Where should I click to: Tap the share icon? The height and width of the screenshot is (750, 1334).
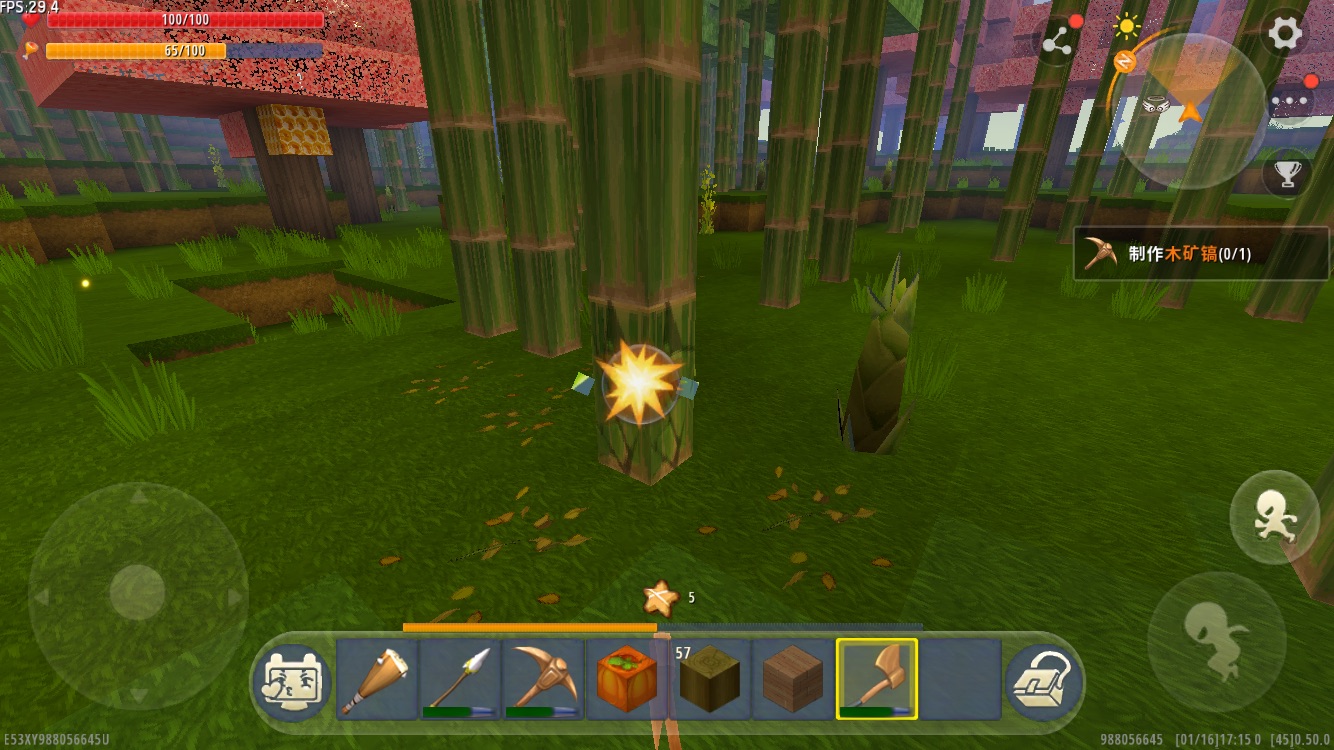click(1058, 41)
